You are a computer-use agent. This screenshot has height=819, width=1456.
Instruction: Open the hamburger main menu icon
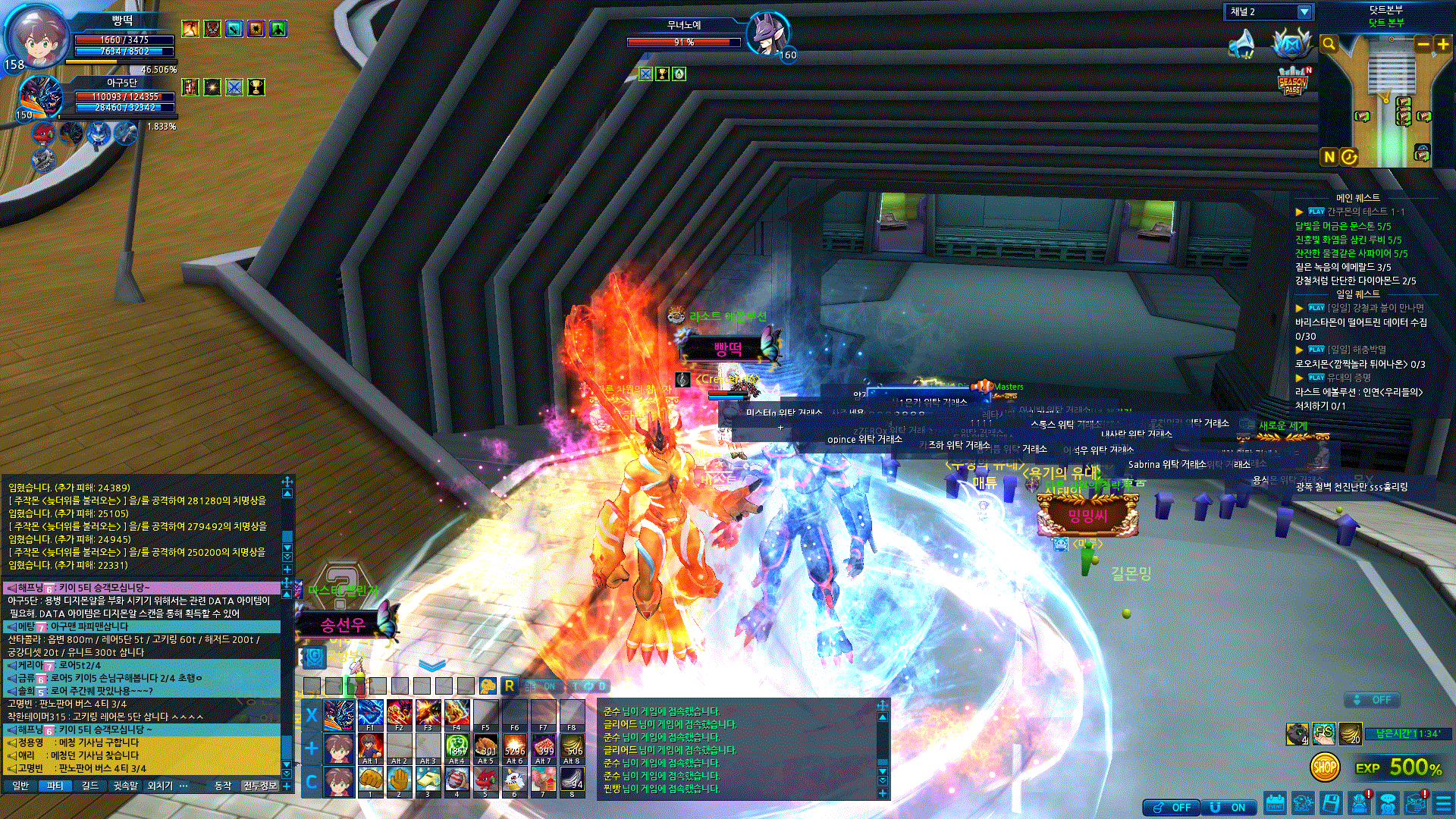[x=1443, y=803]
